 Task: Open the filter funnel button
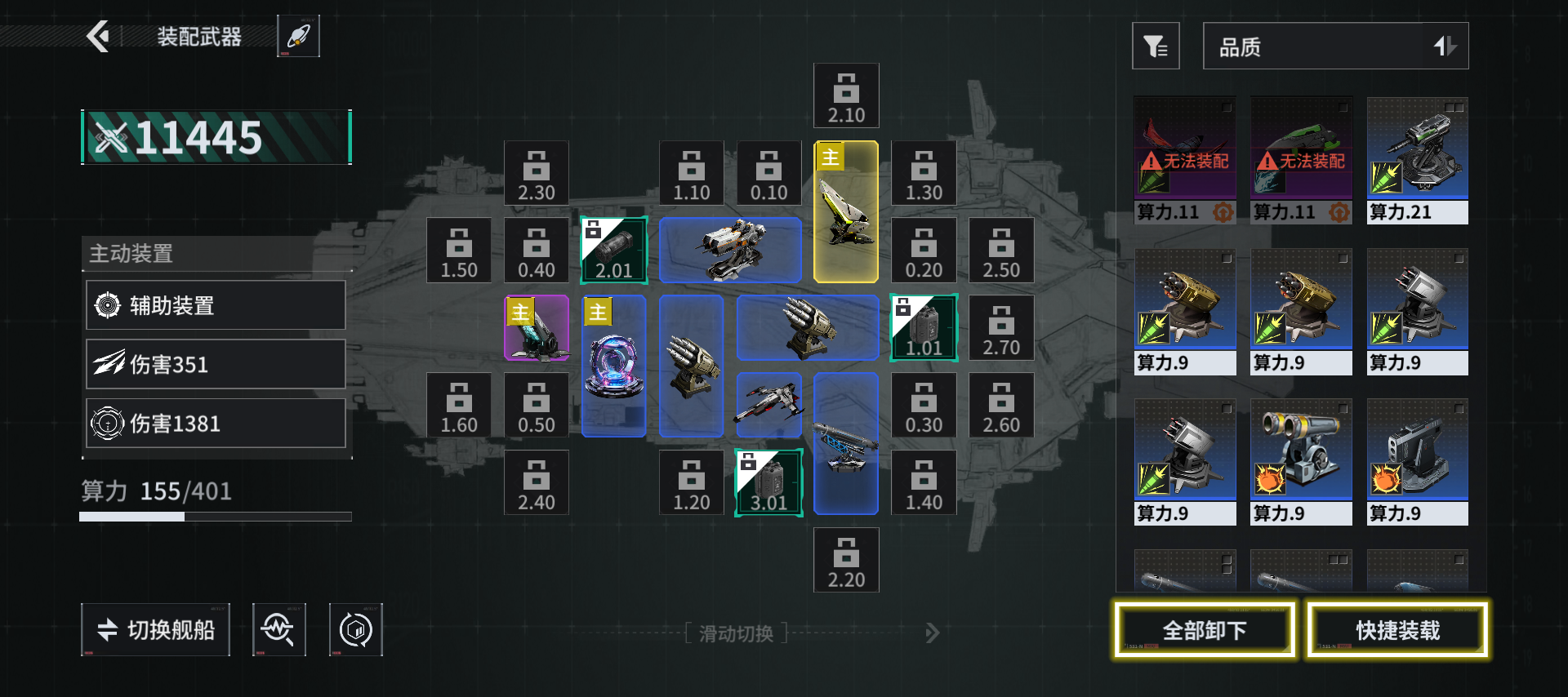click(1156, 47)
